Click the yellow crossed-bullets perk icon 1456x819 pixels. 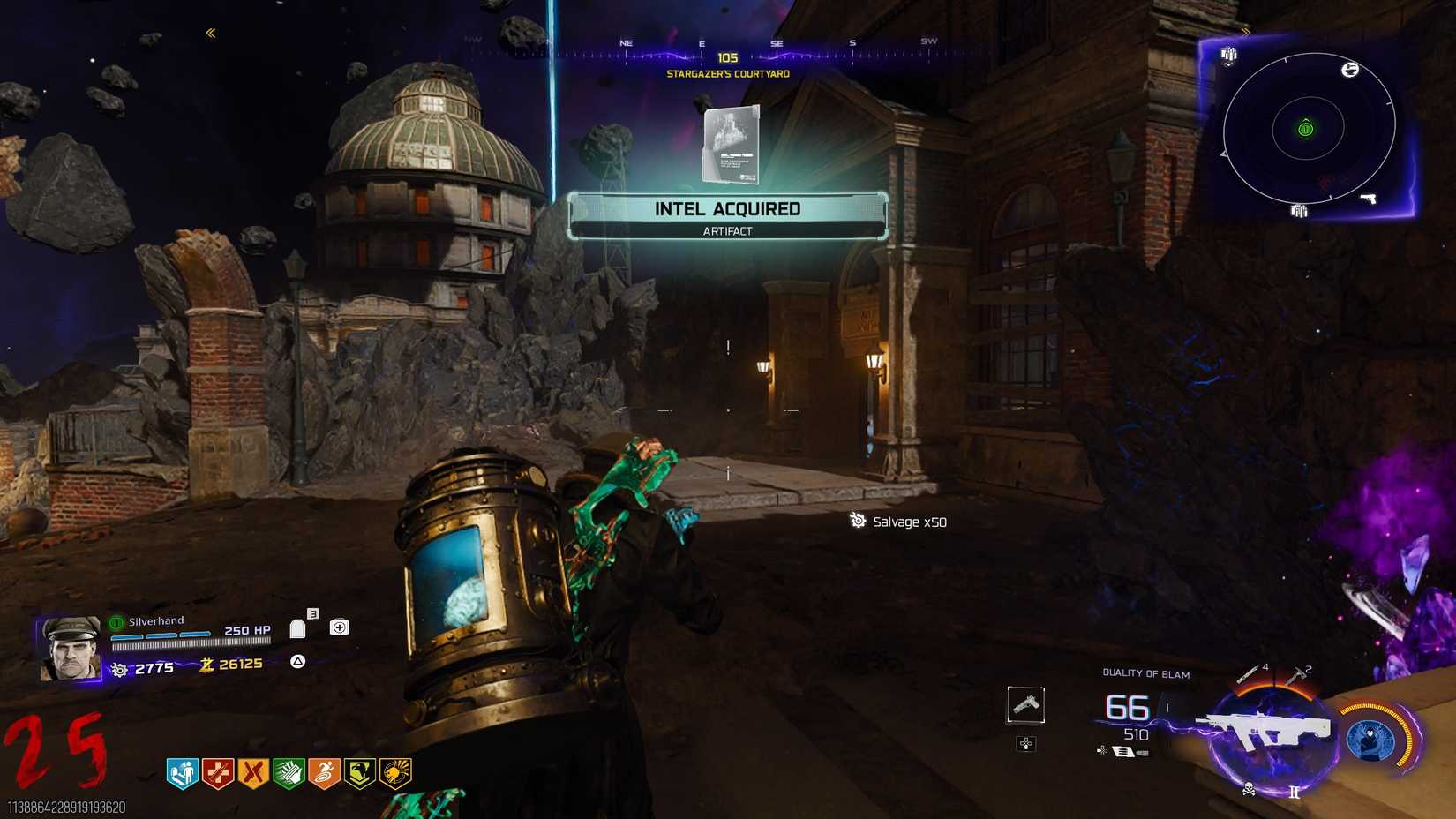click(x=253, y=773)
